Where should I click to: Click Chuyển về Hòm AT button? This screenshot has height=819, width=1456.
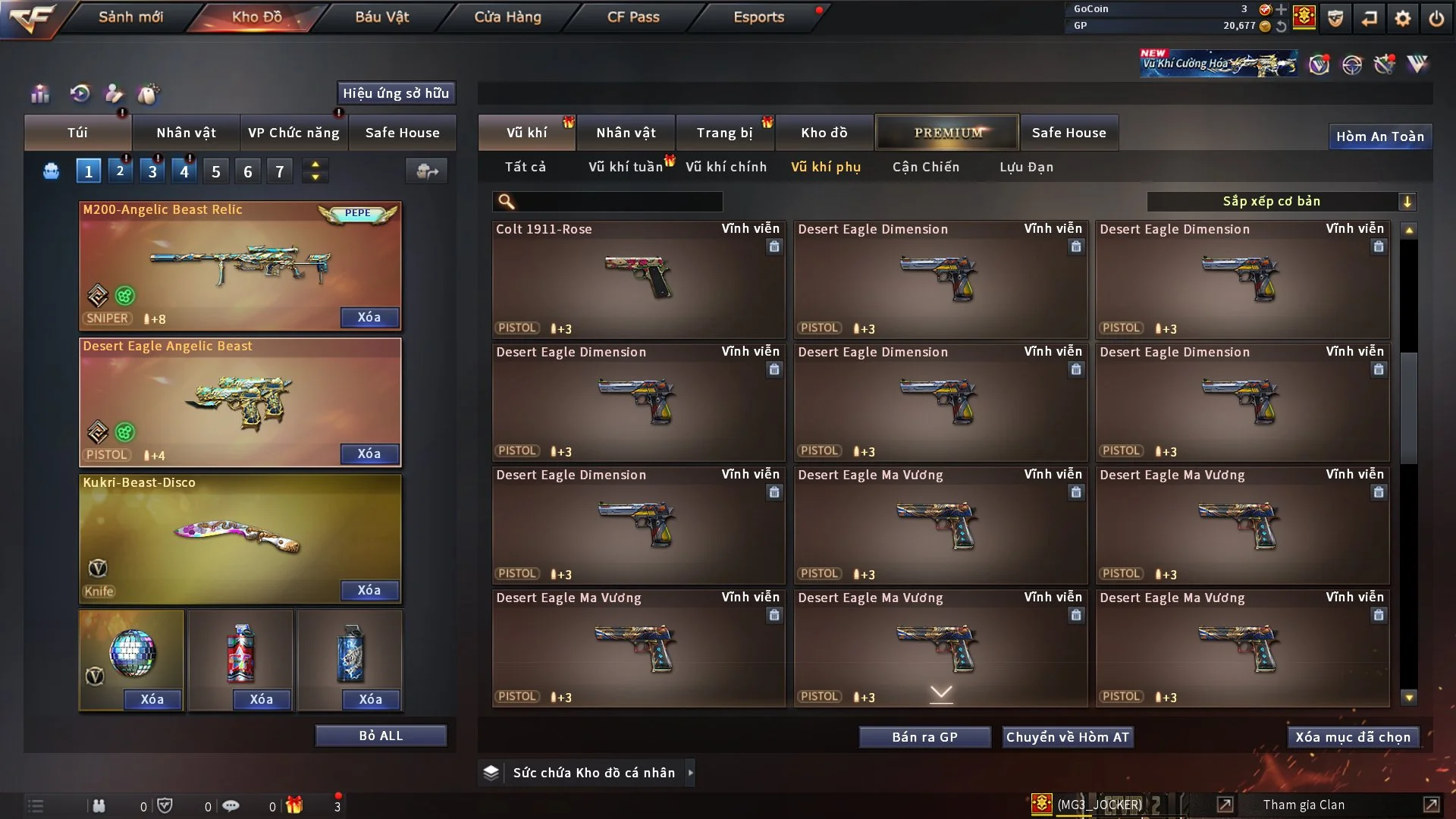[x=1068, y=737]
